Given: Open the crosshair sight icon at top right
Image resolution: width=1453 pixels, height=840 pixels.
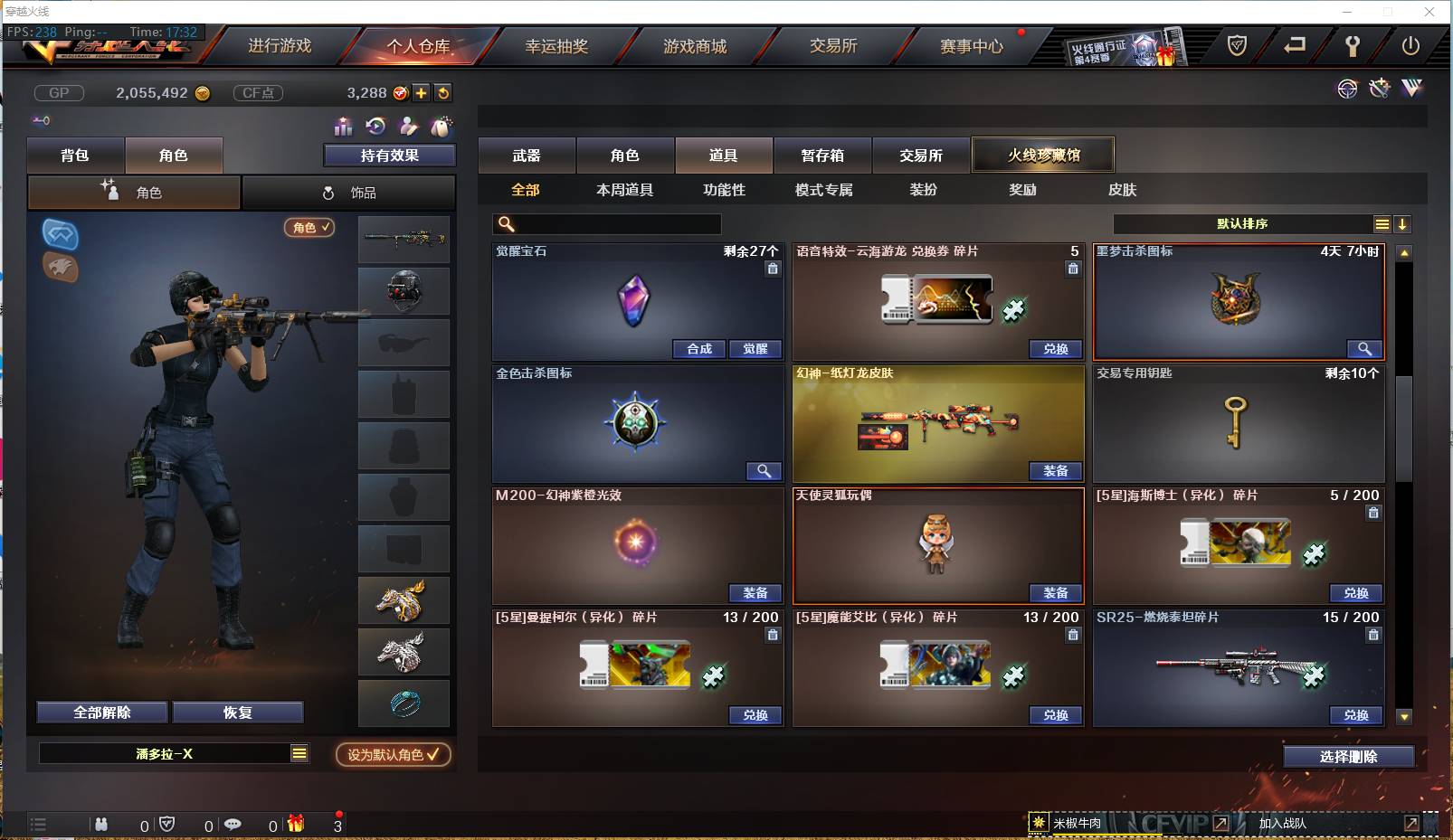Looking at the screenshot, I should pos(1348,89).
